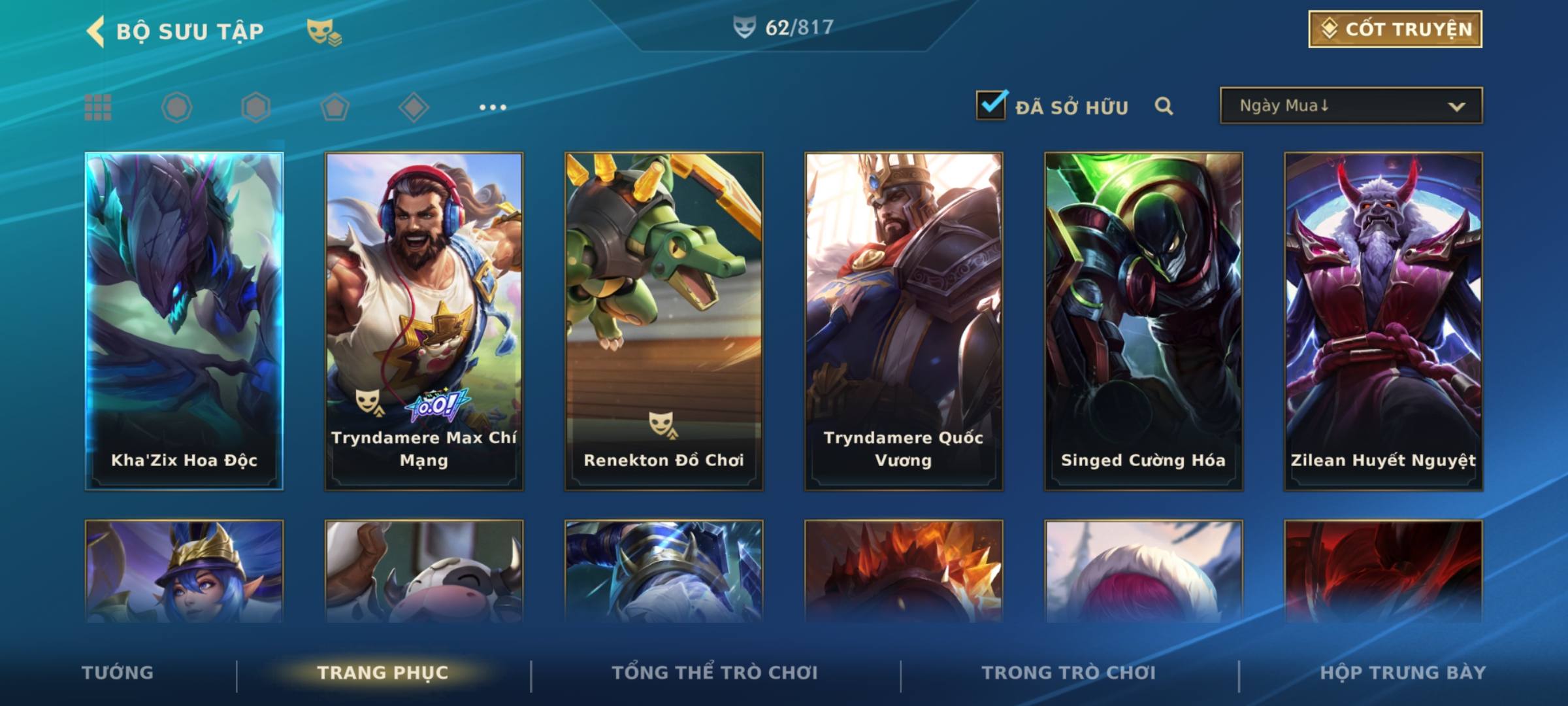
Task: Choose the diamond rarity filter icon
Action: pos(414,107)
